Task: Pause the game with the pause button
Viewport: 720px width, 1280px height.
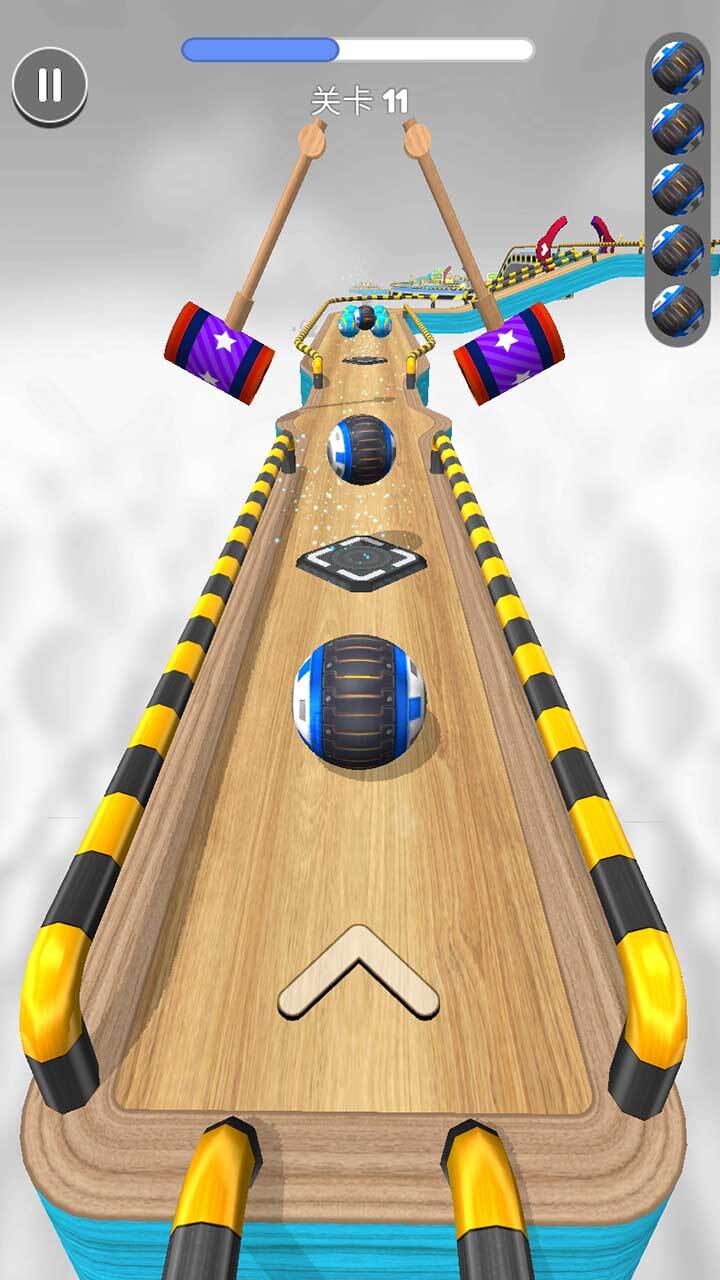Action: click(50, 85)
